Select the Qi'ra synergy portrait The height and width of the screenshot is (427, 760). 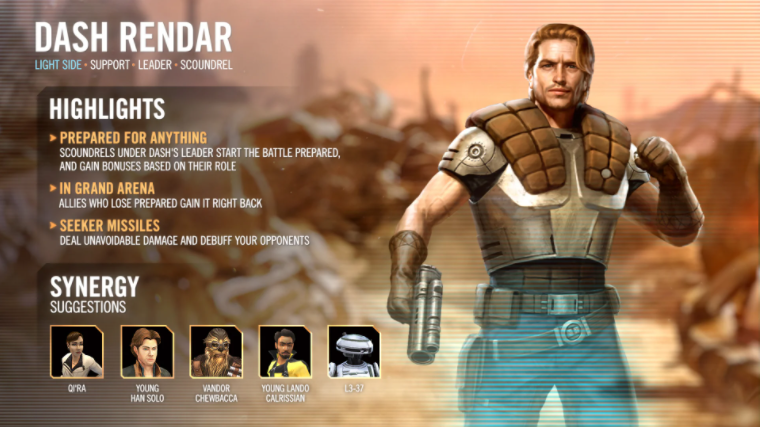[77, 351]
